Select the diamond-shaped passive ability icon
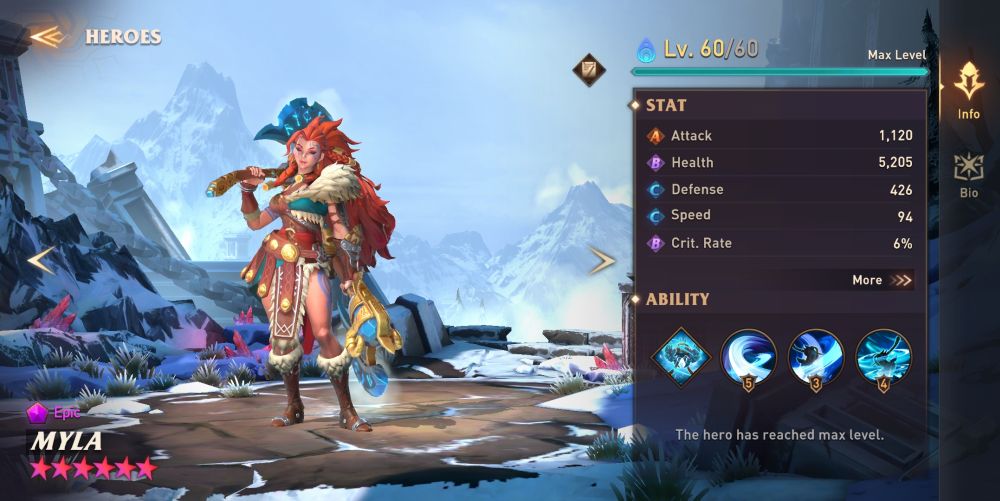Viewport: 1000px width, 501px height. 681,354
